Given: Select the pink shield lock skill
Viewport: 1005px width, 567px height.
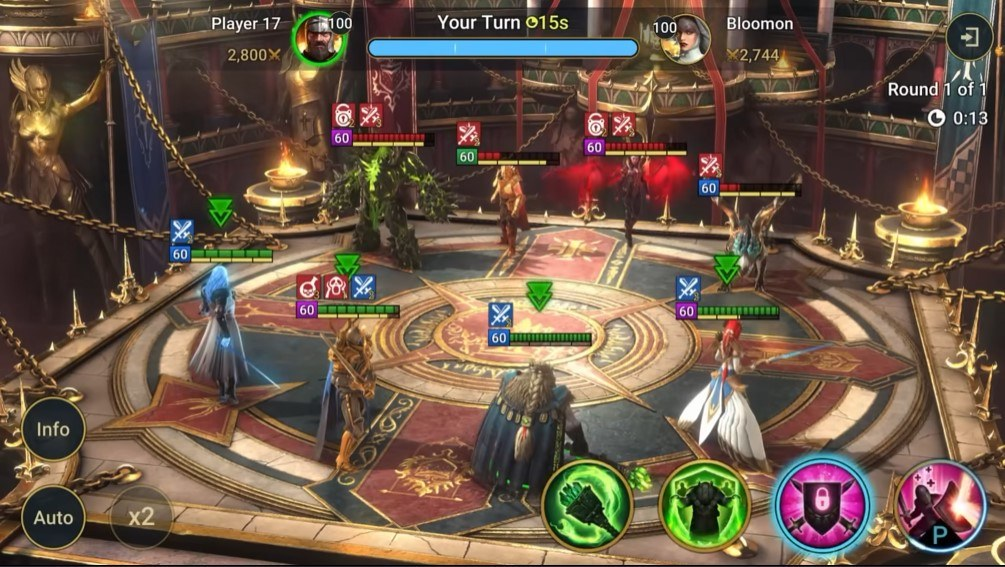Looking at the screenshot, I should (822, 505).
